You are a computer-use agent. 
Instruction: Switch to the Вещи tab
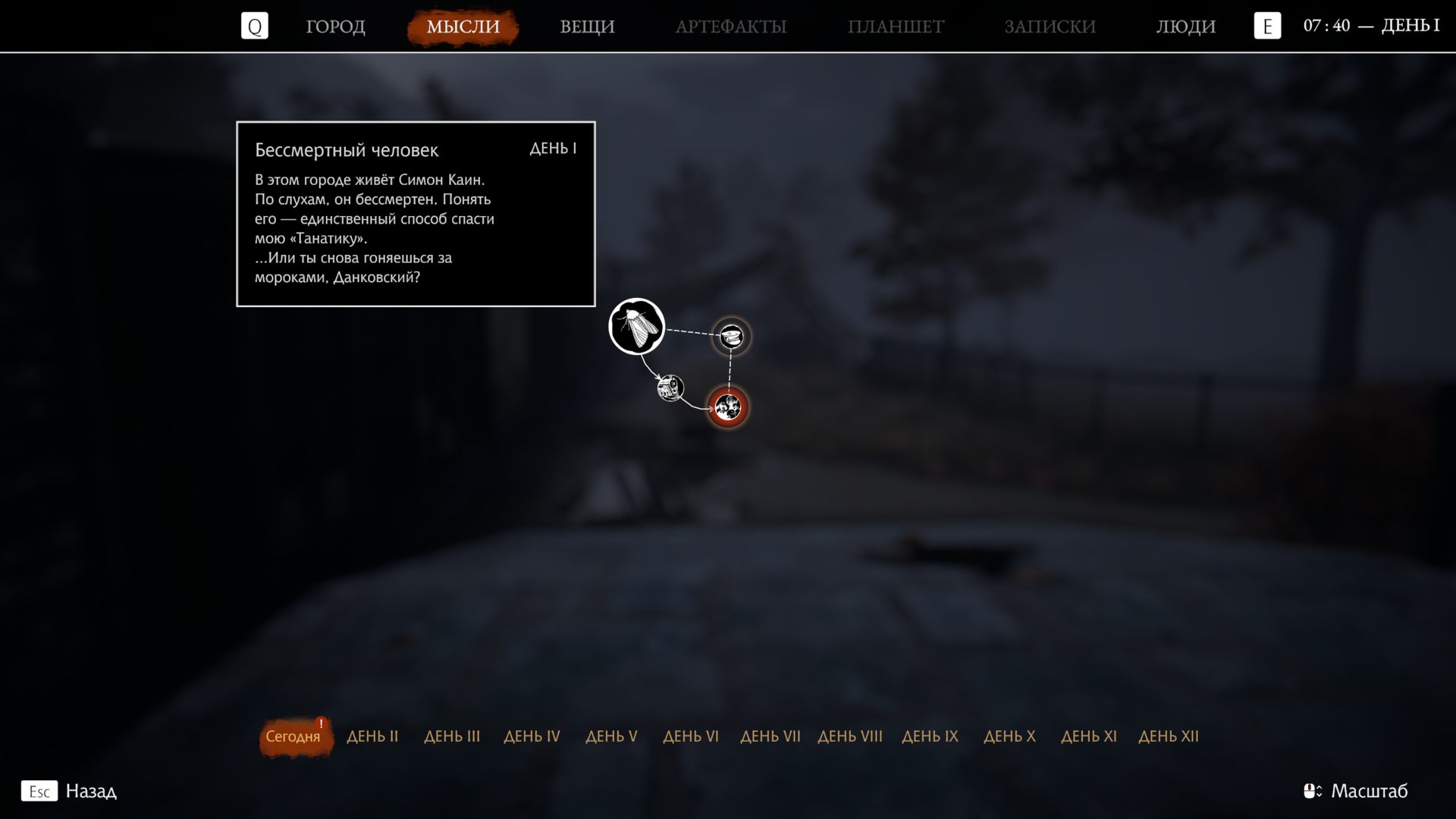[x=587, y=27]
